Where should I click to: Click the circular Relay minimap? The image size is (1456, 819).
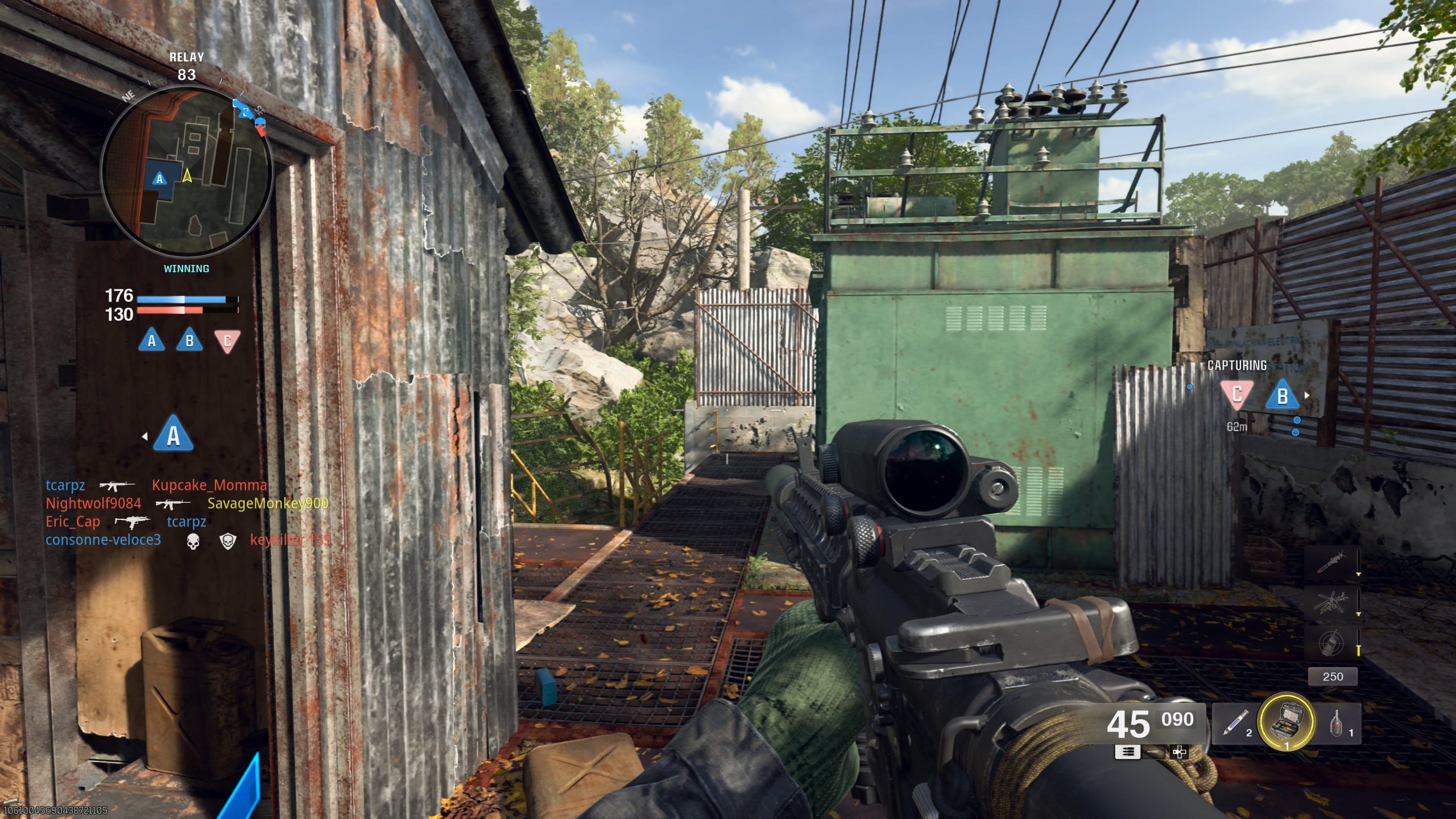tap(187, 169)
